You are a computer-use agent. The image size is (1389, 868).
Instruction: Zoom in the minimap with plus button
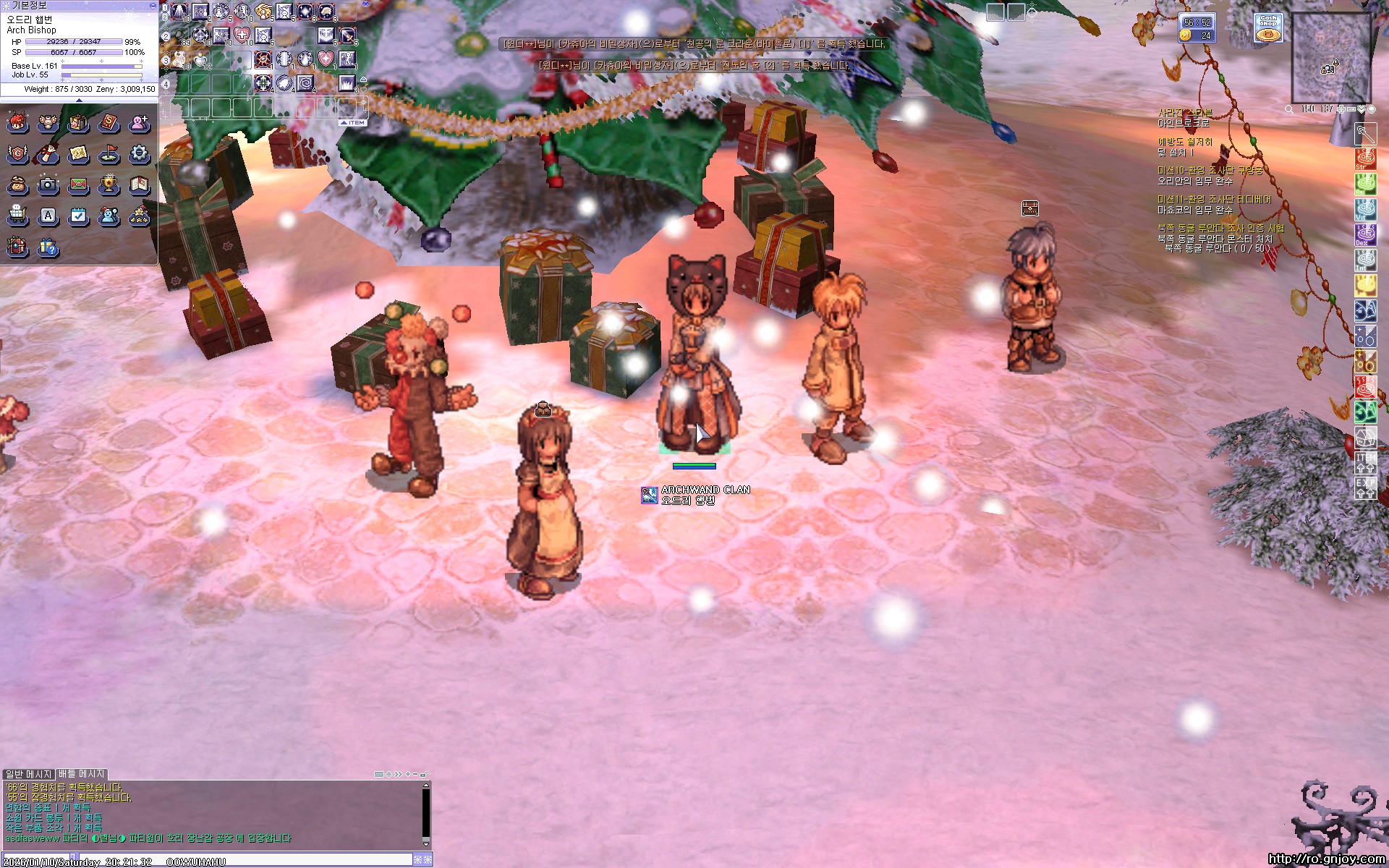coord(1341,109)
